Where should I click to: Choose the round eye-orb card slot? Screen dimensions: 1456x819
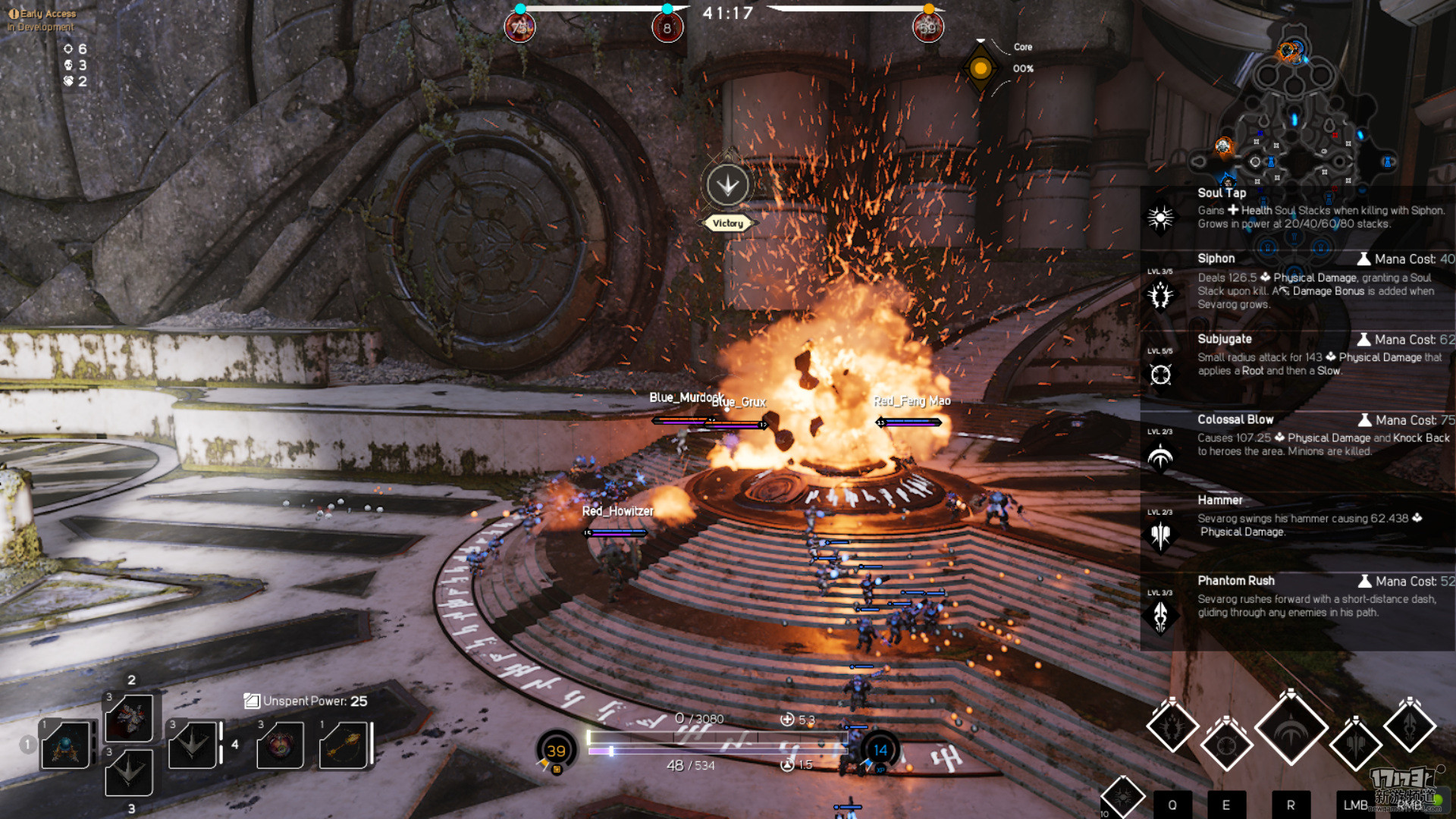[280, 745]
